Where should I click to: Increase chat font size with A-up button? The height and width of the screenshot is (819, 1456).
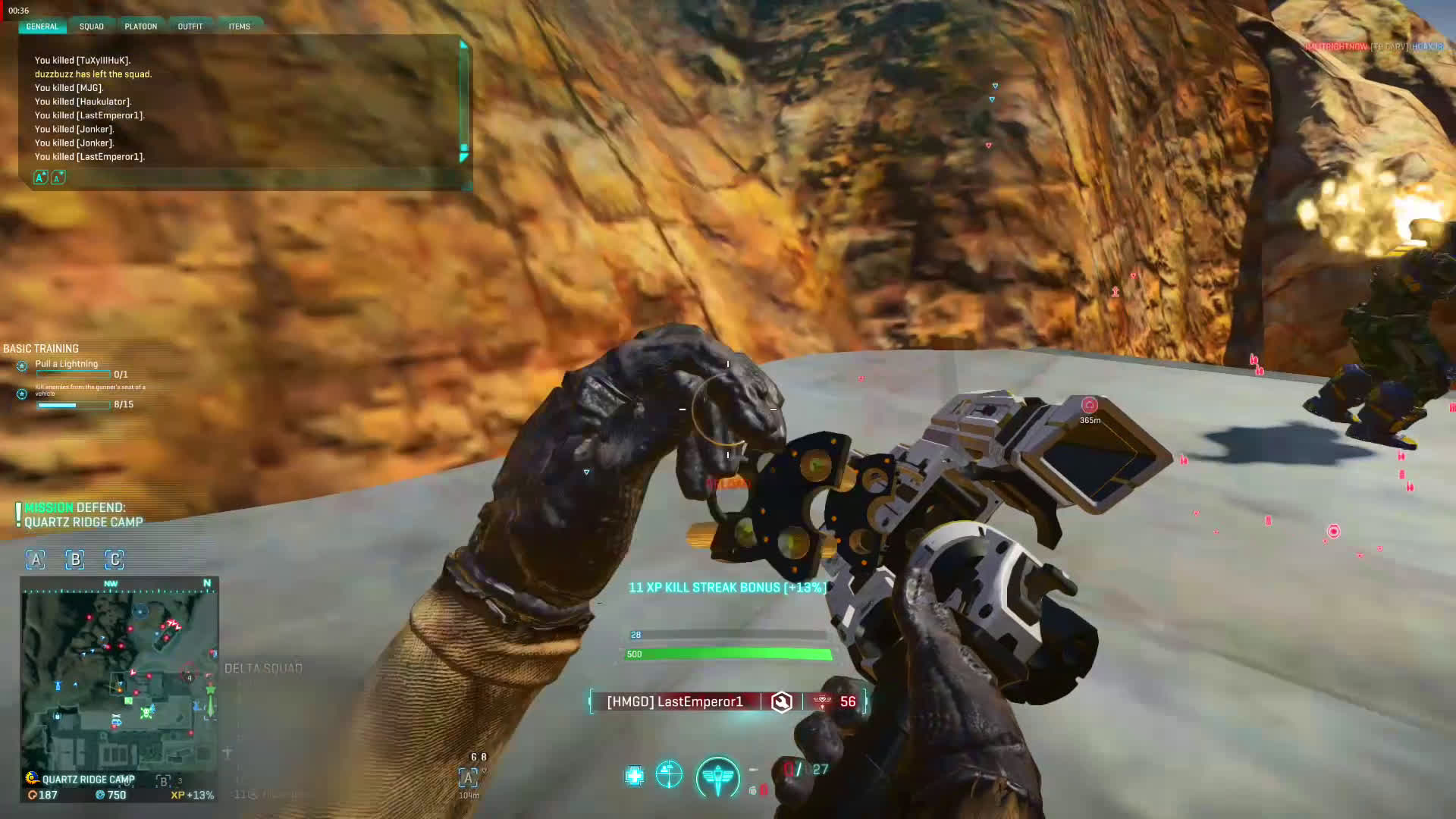click(x=41, y=177)
